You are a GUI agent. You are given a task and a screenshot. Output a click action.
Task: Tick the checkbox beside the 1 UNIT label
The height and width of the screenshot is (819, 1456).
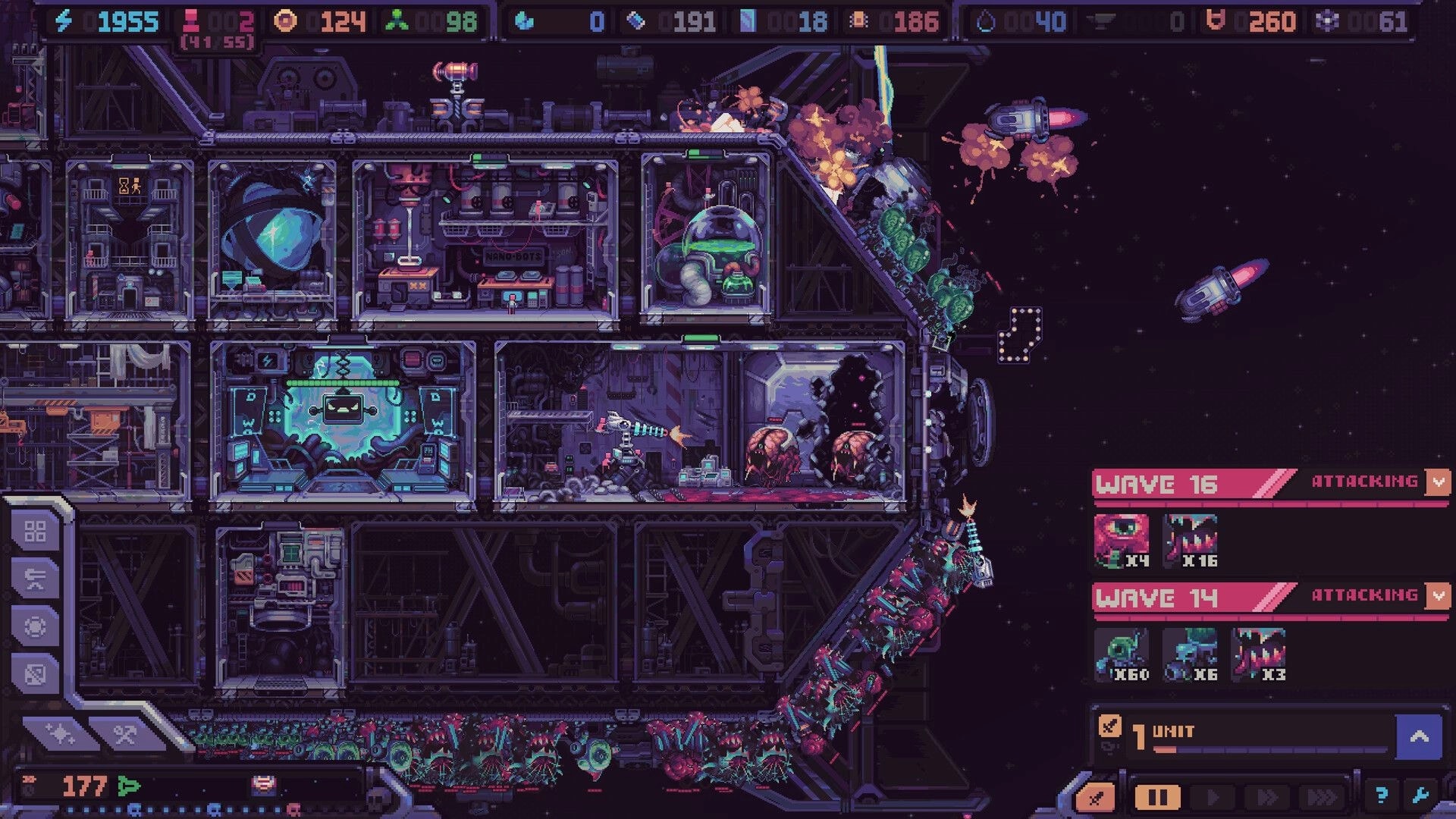(1110, 727)
